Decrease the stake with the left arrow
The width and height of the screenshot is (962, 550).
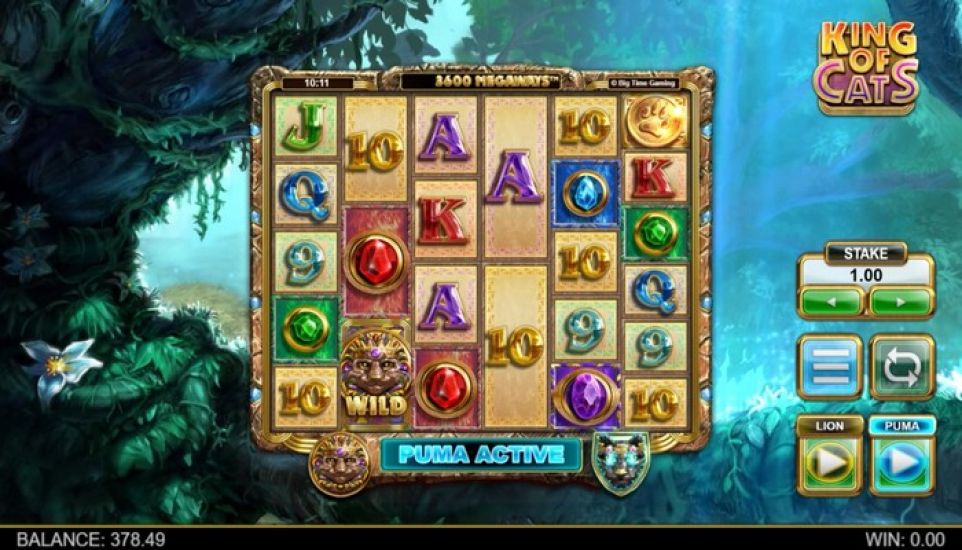point(831,301)
